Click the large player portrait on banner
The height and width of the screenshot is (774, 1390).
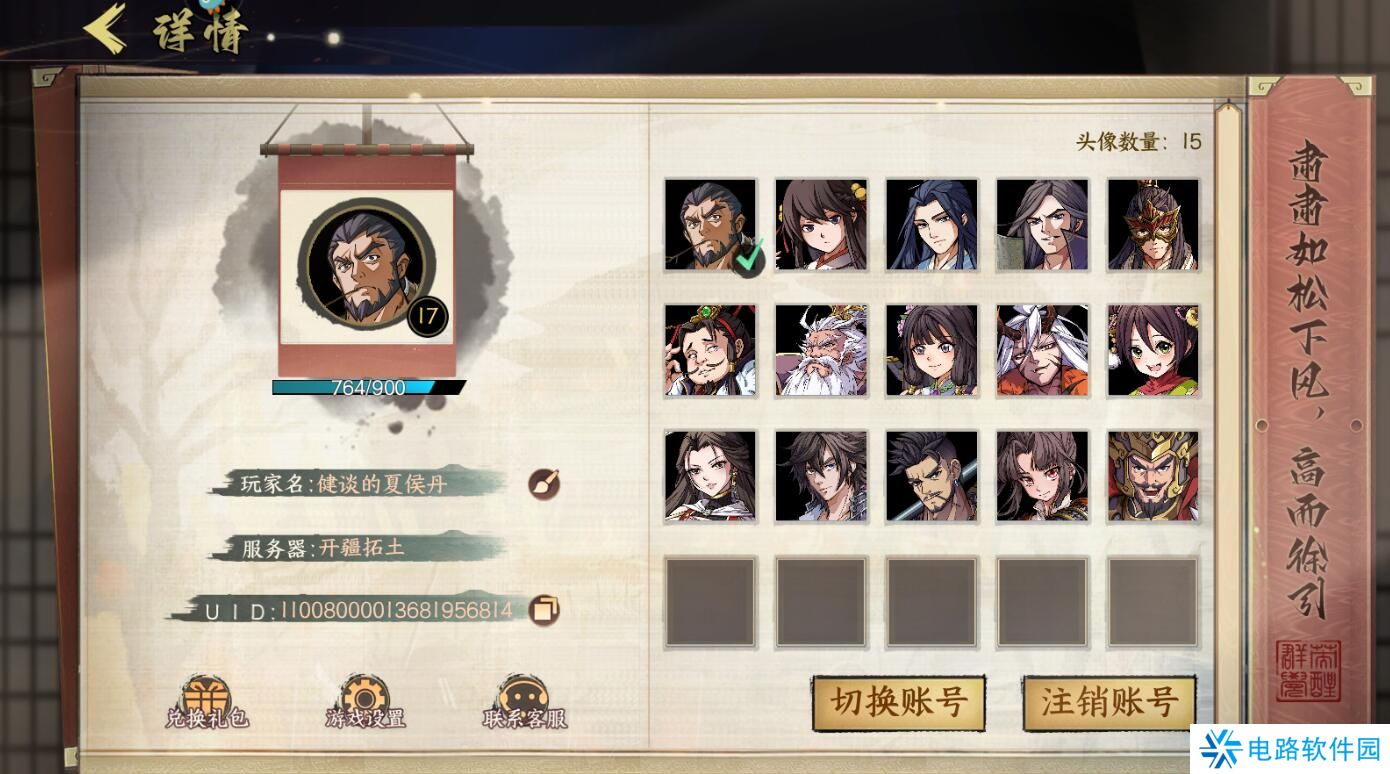(367, 265)
